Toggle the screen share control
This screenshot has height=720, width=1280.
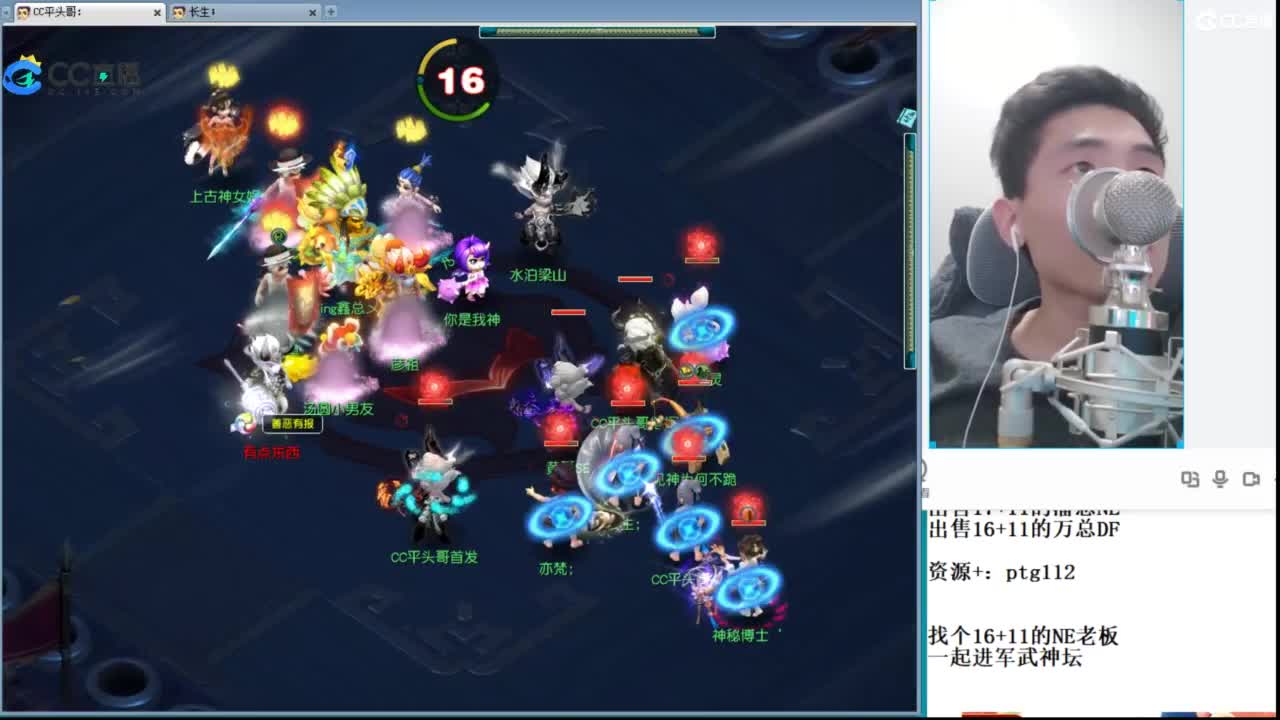pyautogui.click(x=1191, y=479)
